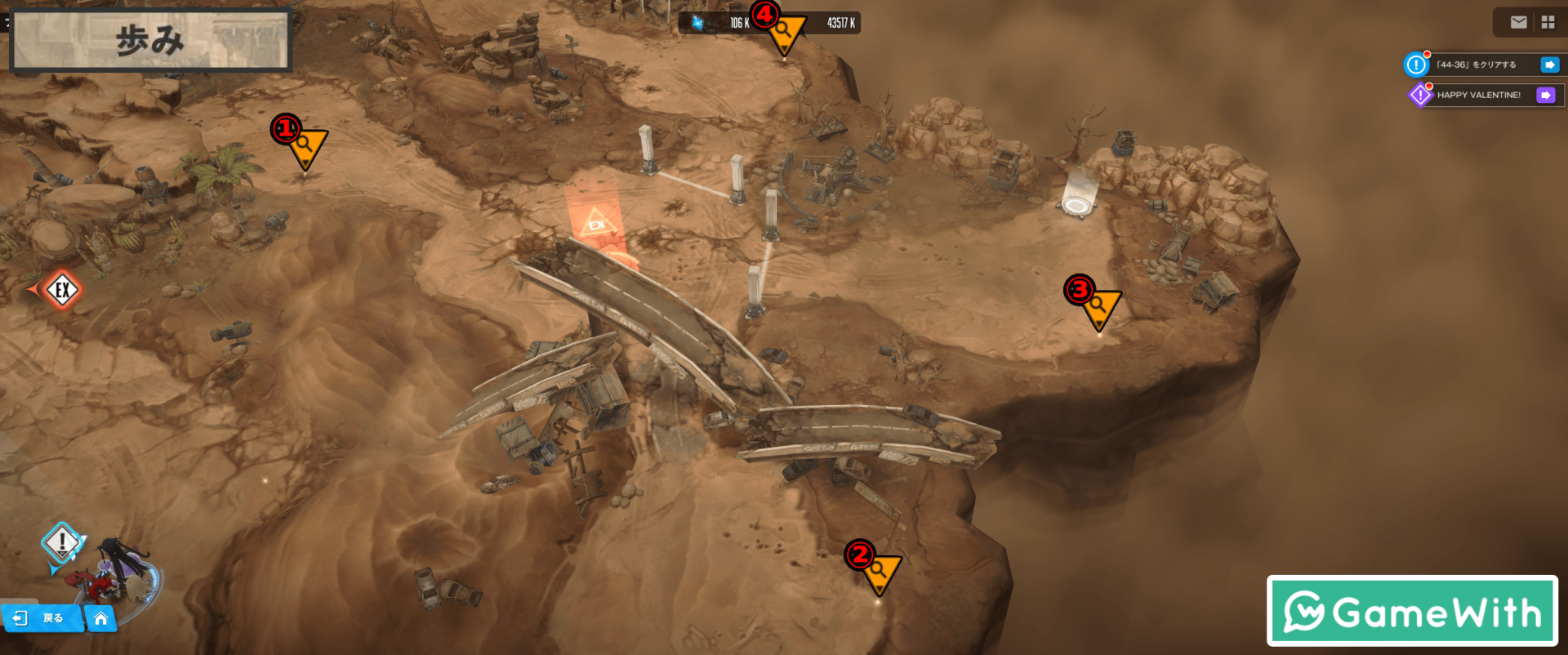Click the blue exclamation mission icon
The width and height of the screenshot is (1568, 655).
tap(1416, 65)
